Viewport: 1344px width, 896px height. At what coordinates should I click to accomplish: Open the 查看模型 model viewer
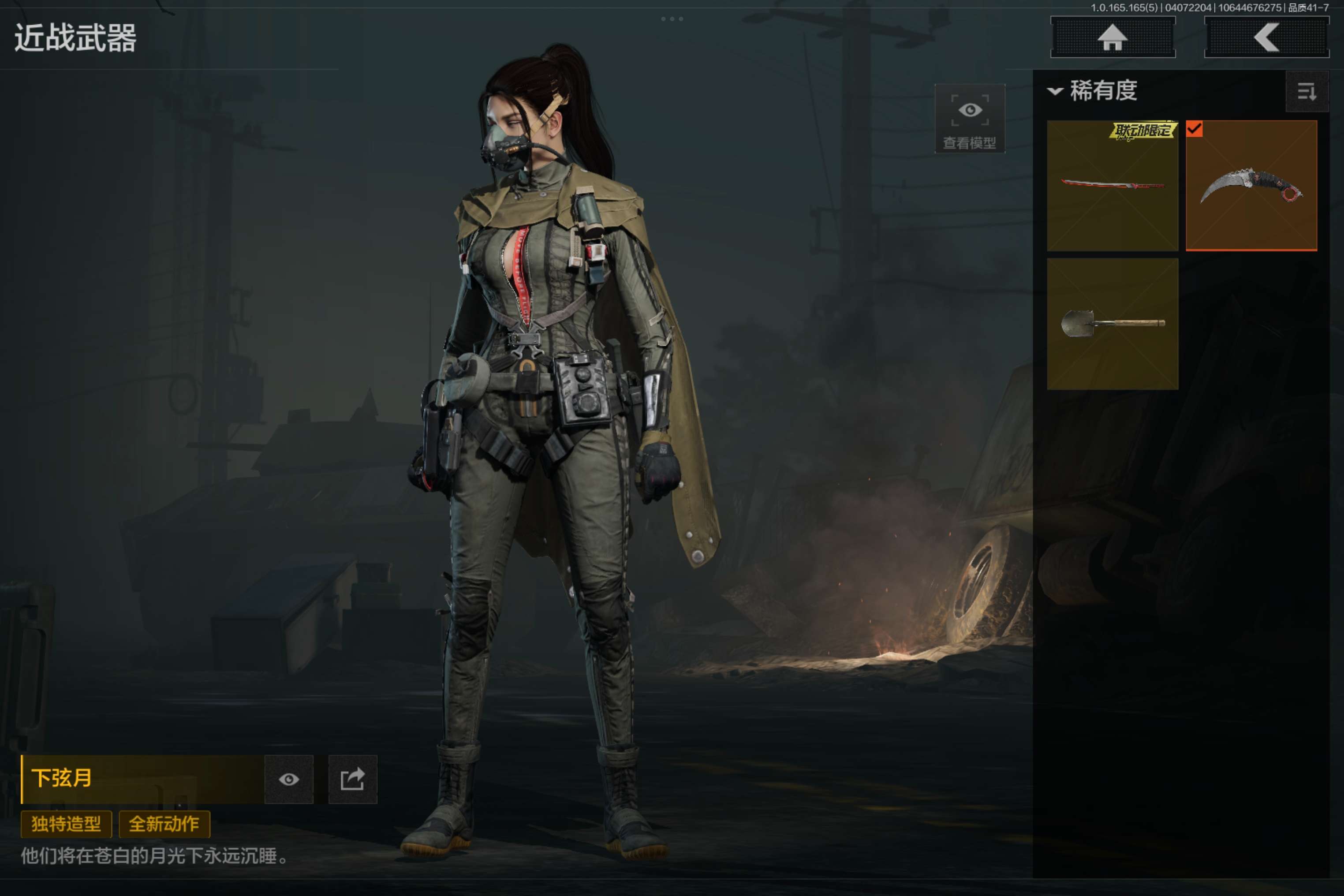tap(969, 119)
